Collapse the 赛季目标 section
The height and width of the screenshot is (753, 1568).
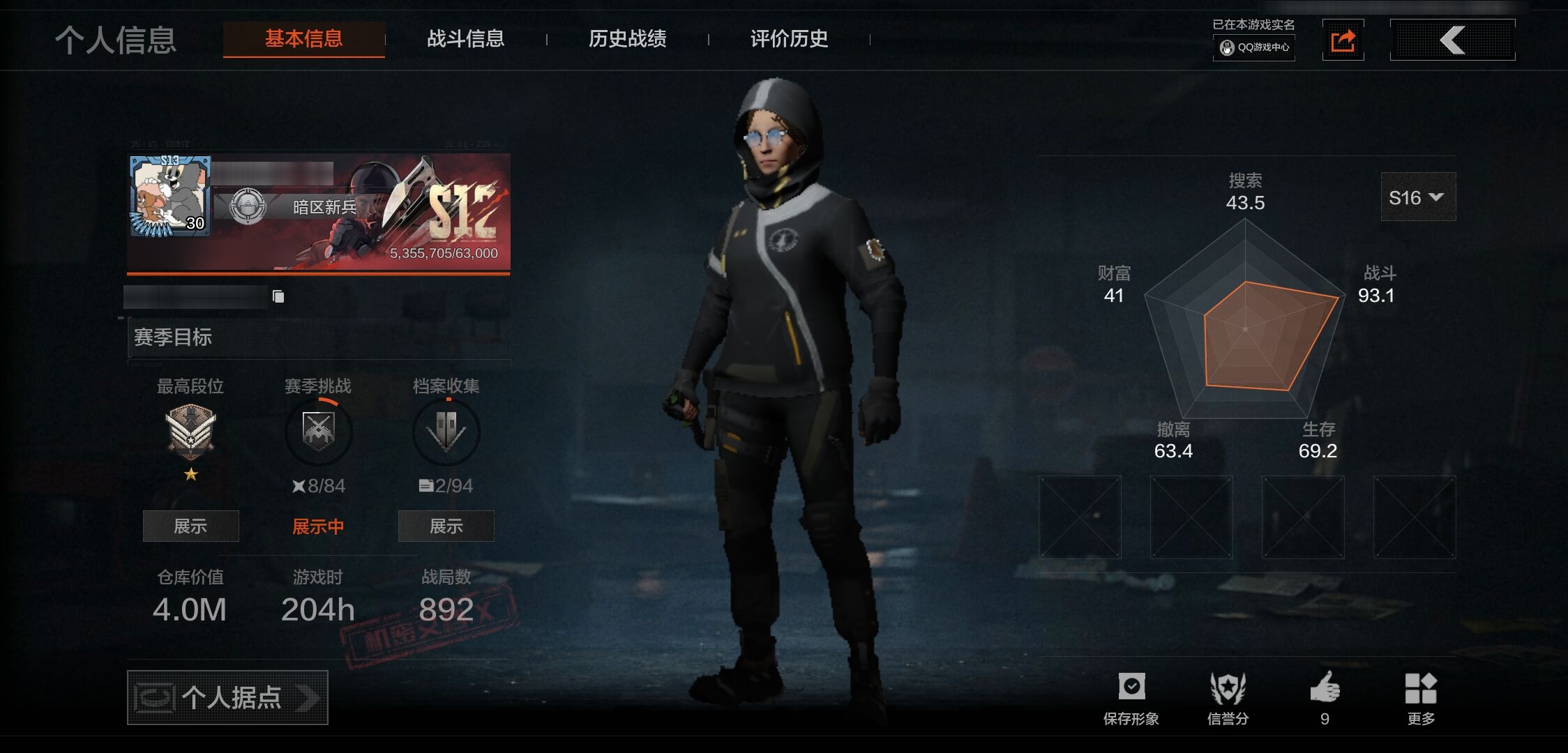[174, 337]
